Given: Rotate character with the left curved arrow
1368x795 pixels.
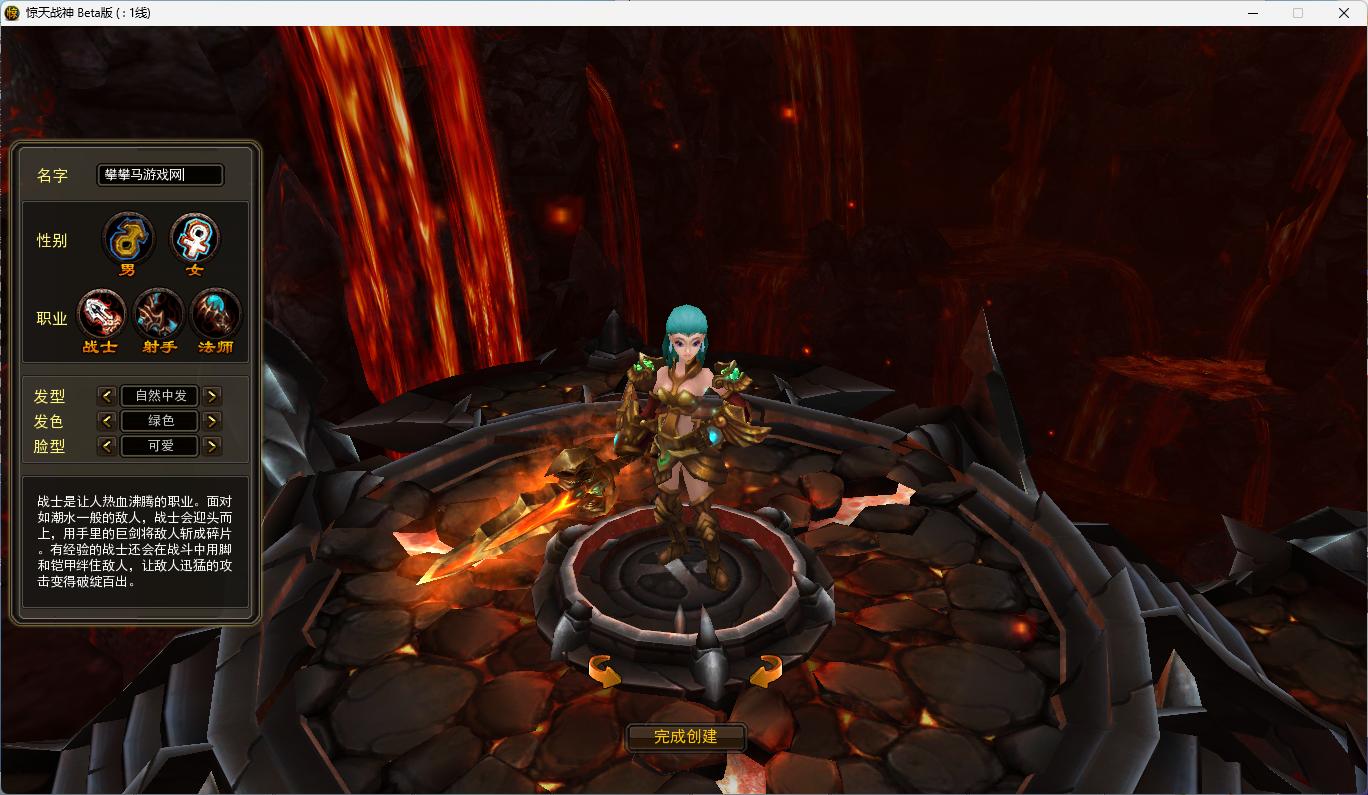Looking at the screenshot, I should pos(604,670).
